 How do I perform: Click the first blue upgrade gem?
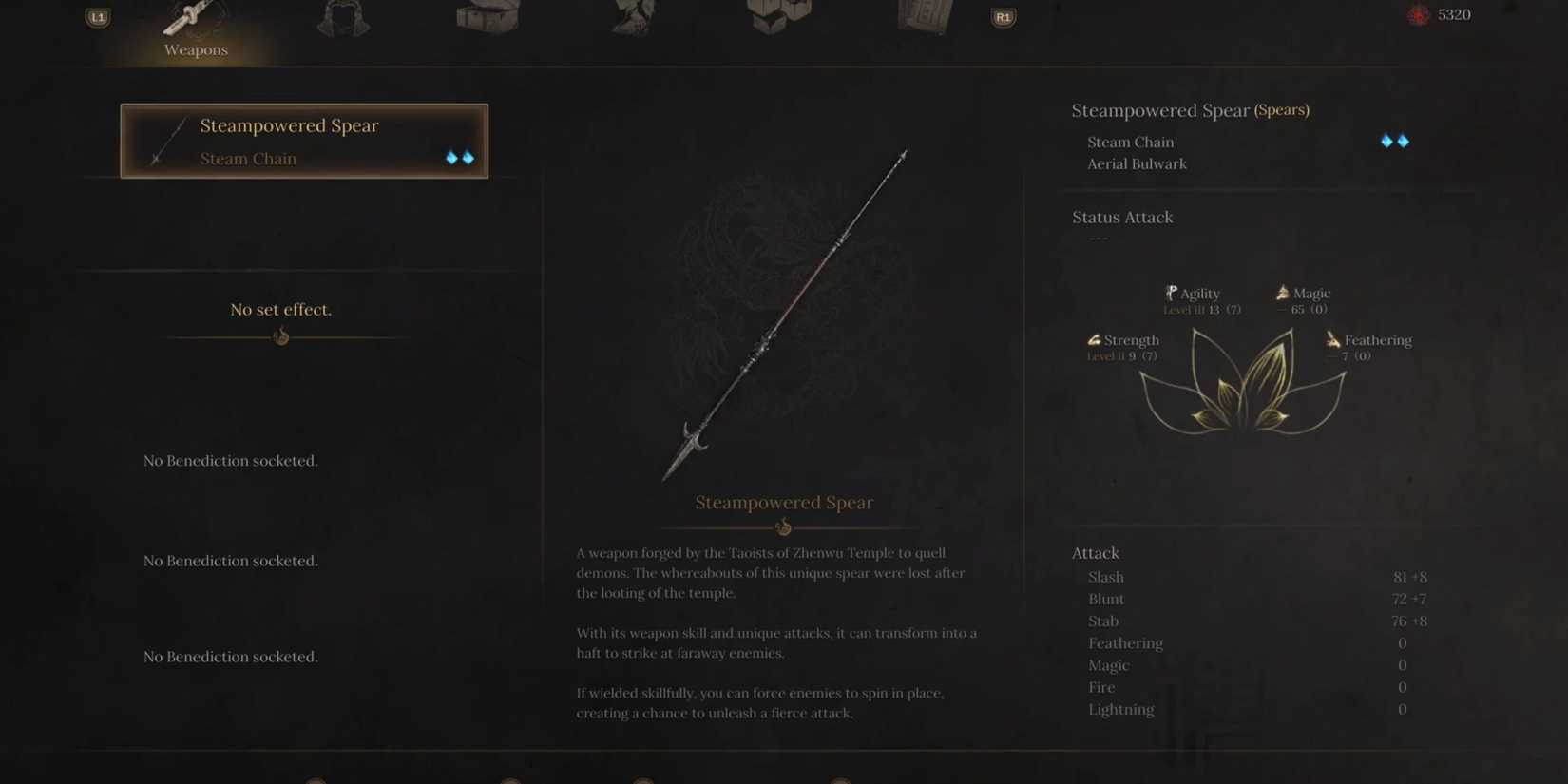tap(453, 158)
